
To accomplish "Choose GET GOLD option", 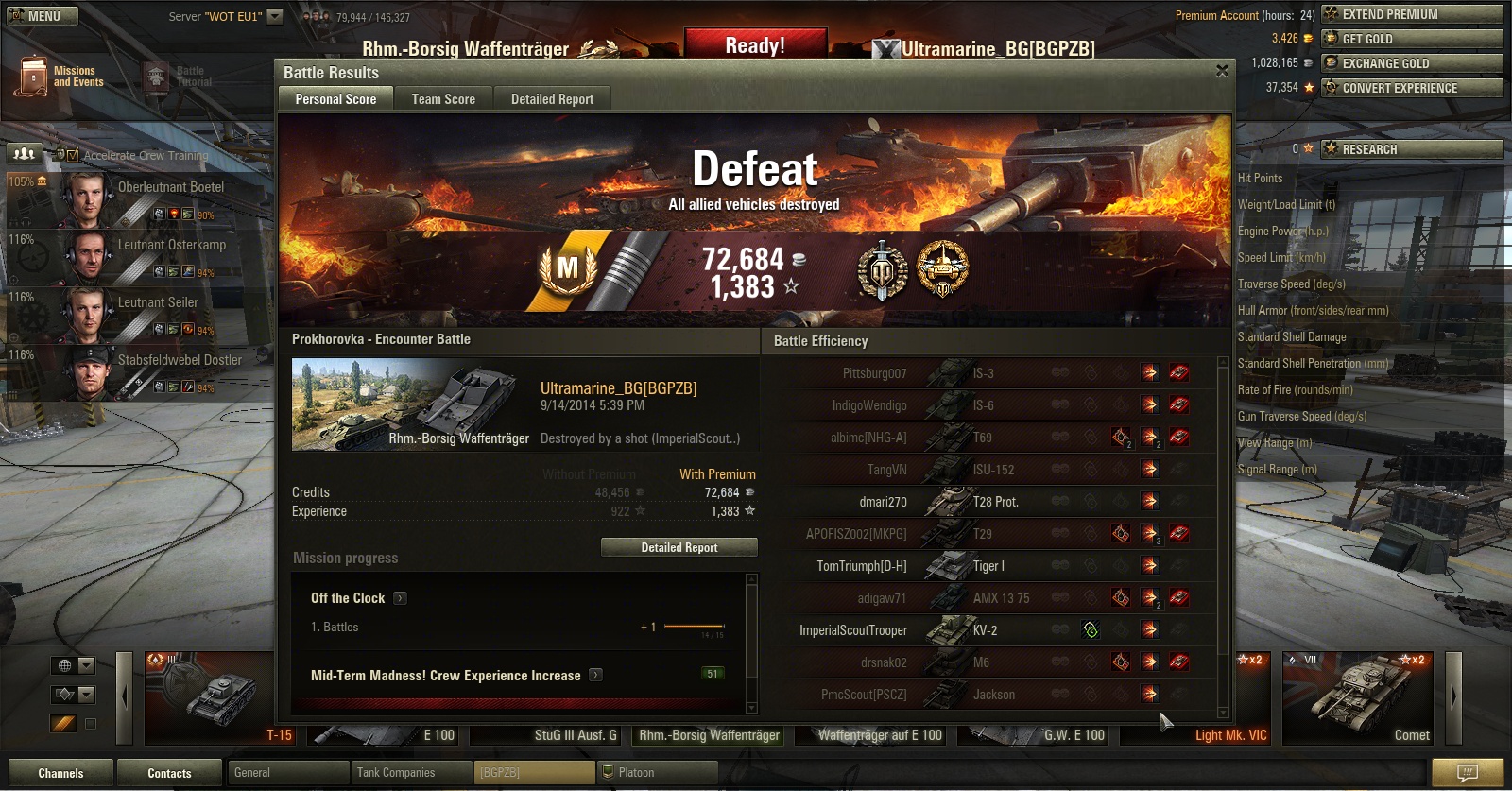I will [x=1412, y=39].
